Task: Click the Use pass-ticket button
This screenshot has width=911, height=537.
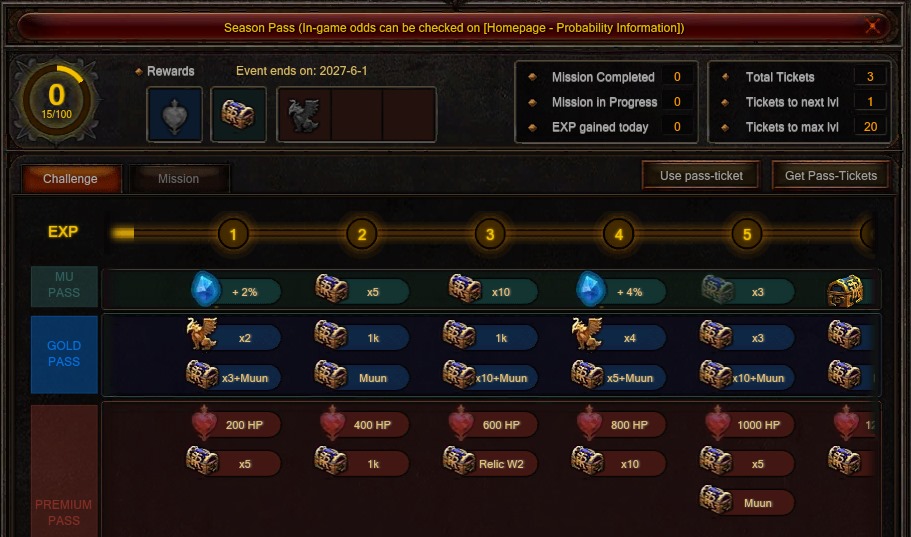Action: point(701,176)
